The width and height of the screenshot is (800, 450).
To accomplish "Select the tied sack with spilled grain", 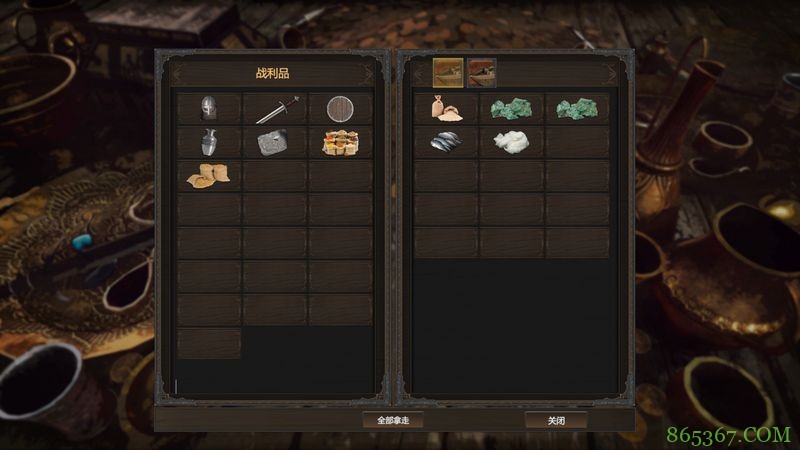I will pos(446,108).
